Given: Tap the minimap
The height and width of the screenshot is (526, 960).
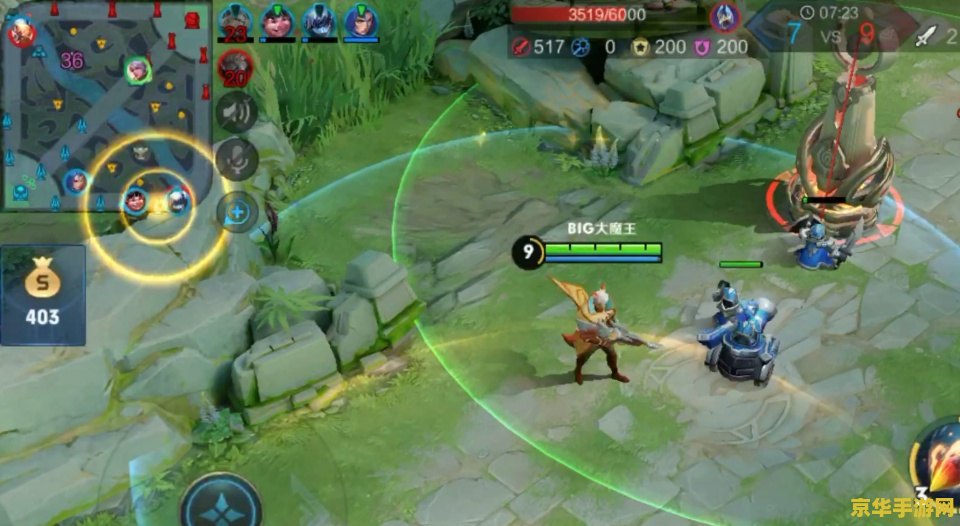Looking at the screenshot, I should (x=105, y=105).
